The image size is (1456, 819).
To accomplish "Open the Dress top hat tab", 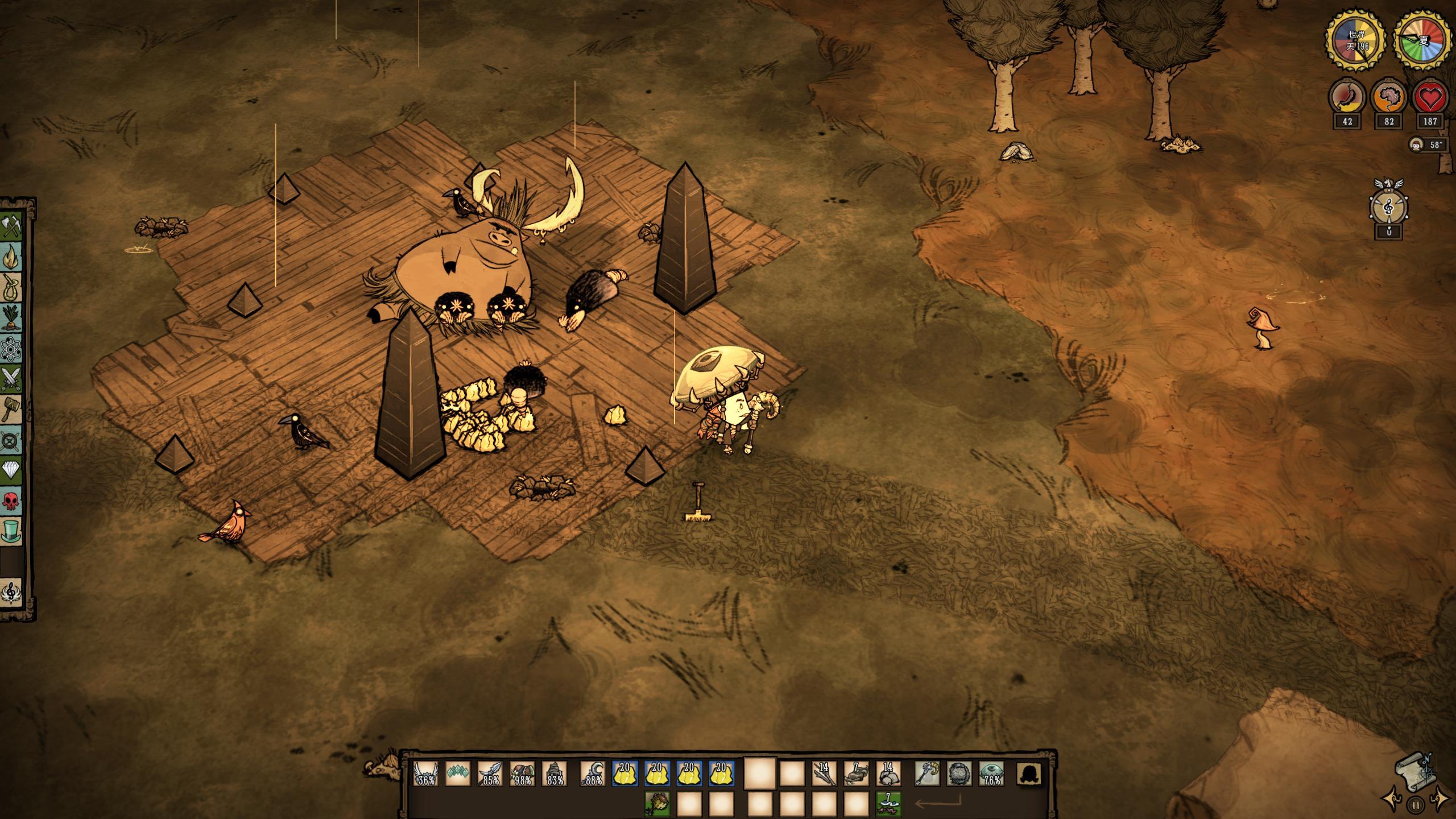I will point(11,531).
